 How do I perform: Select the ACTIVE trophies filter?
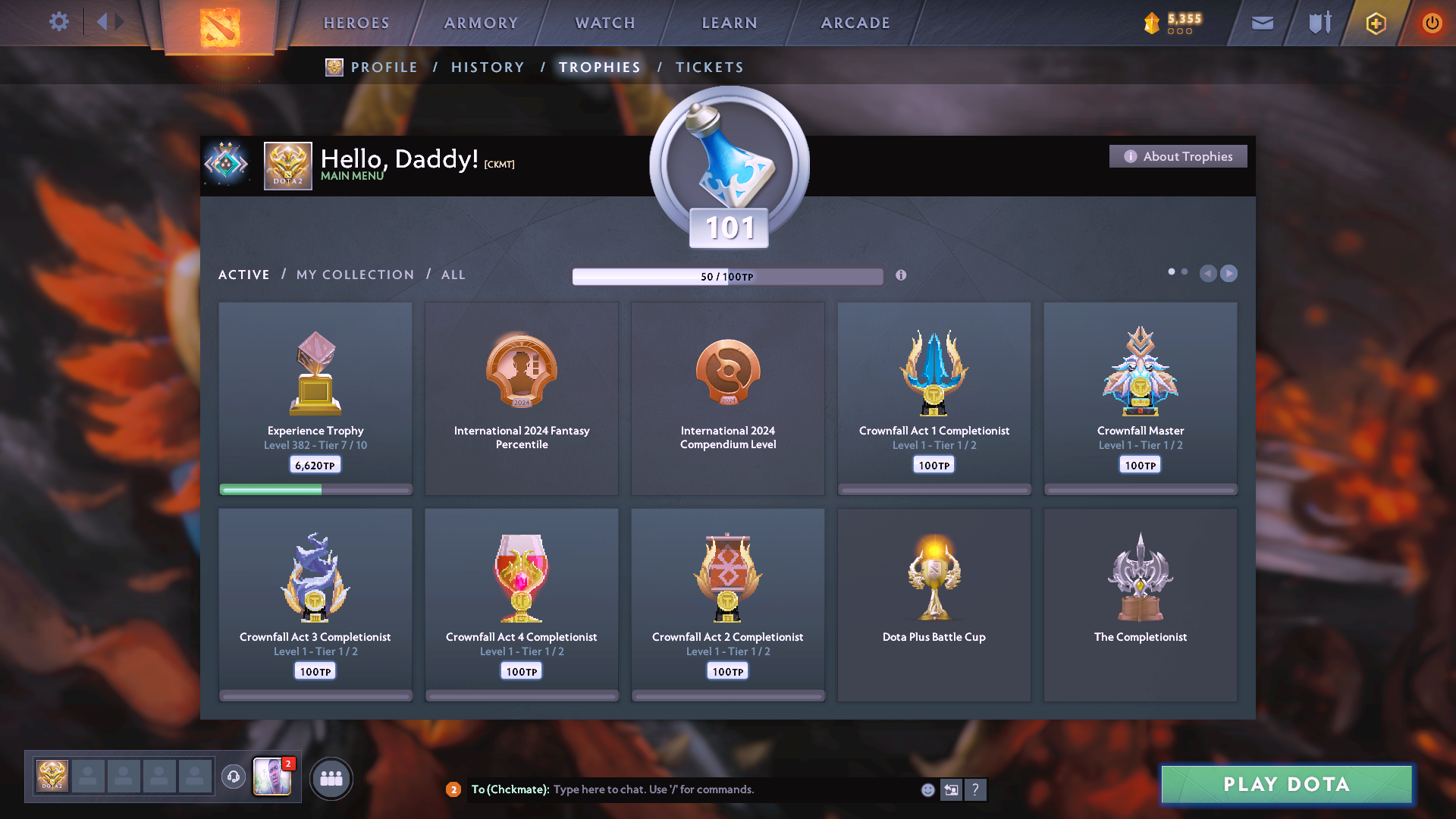pyautogui.click(x=243, y=275)
